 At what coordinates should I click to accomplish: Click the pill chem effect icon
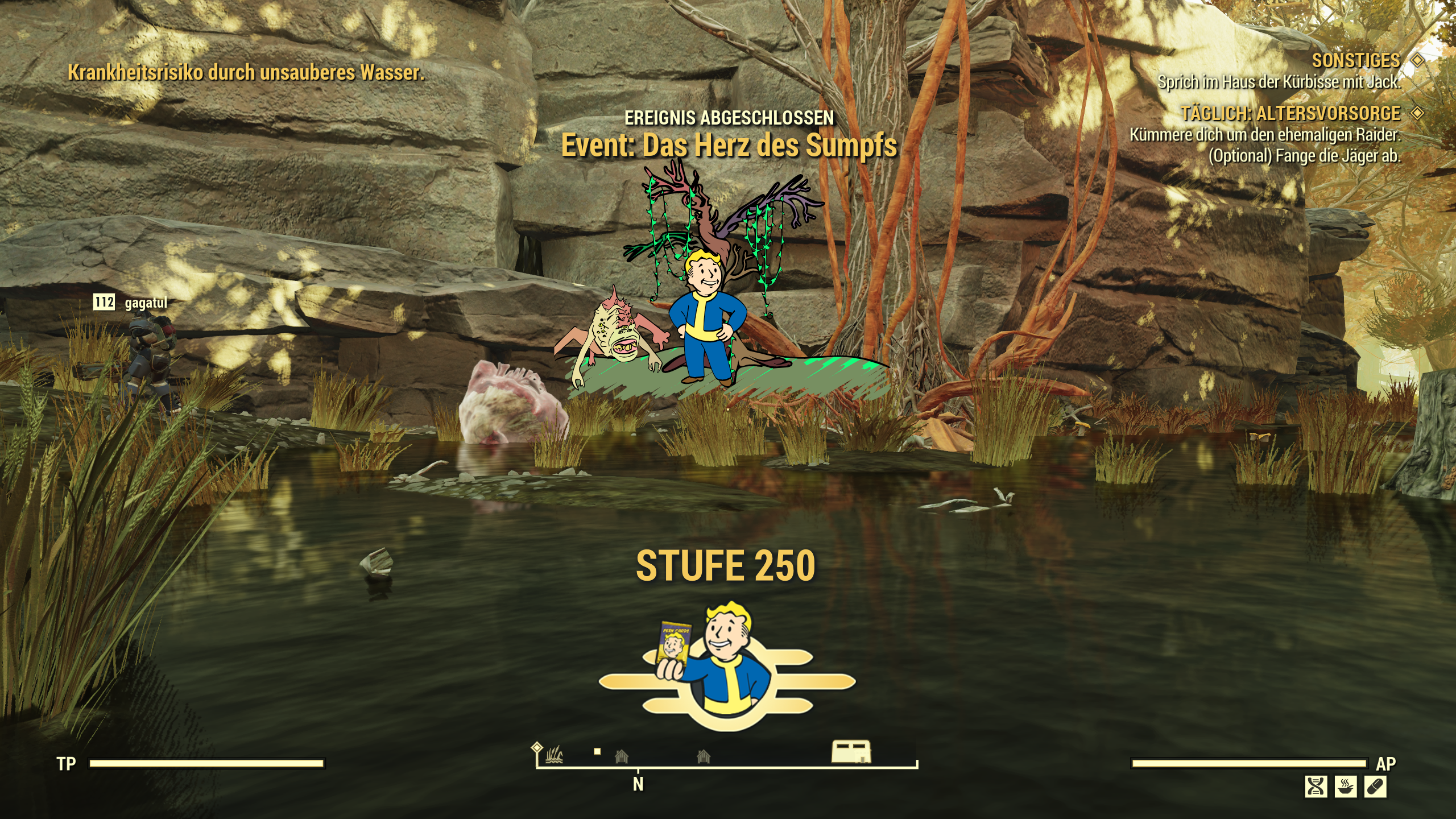click(1375, 787)
